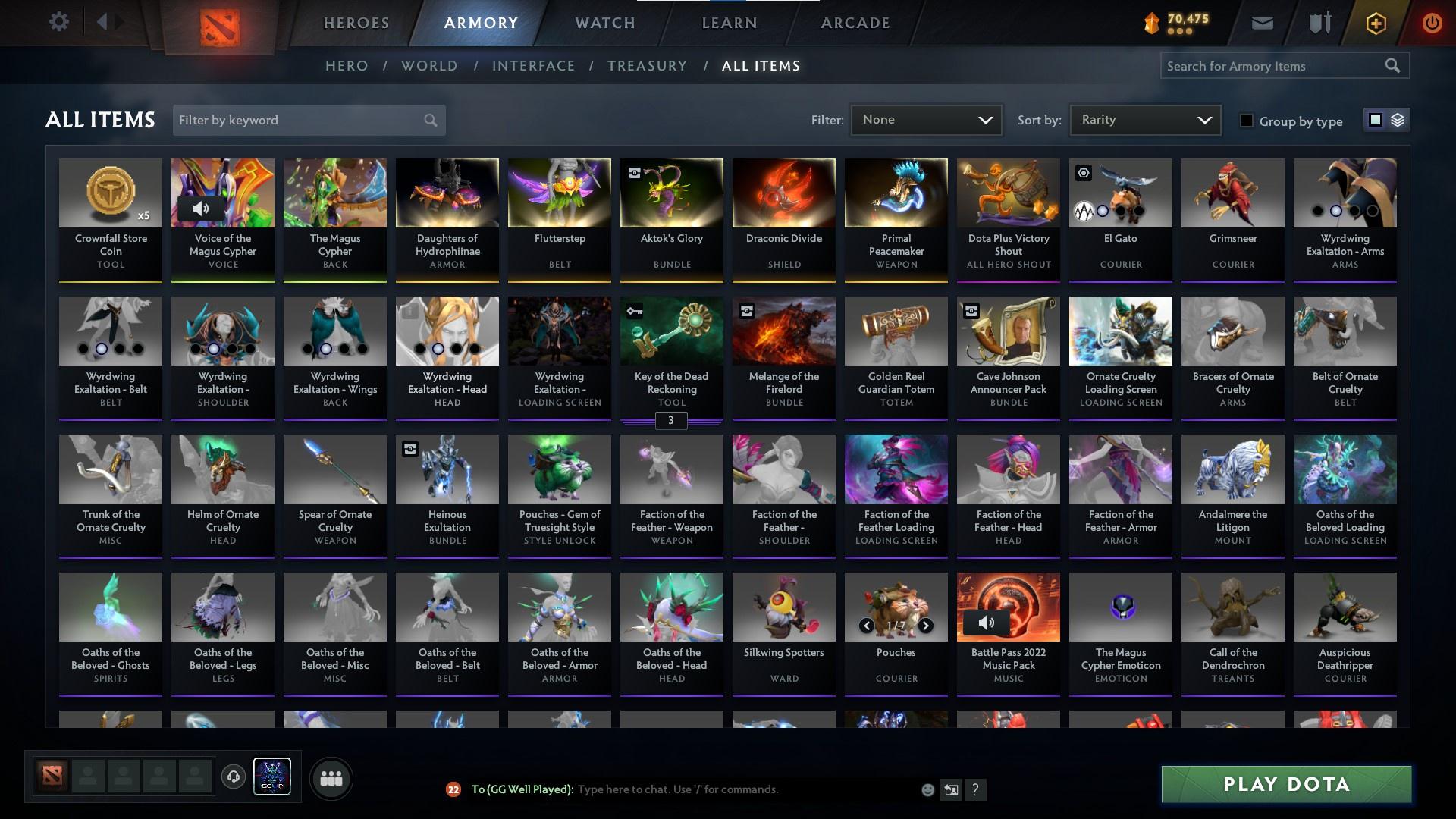Click the next arrow on the Pouches item

[x=926, y=626]
